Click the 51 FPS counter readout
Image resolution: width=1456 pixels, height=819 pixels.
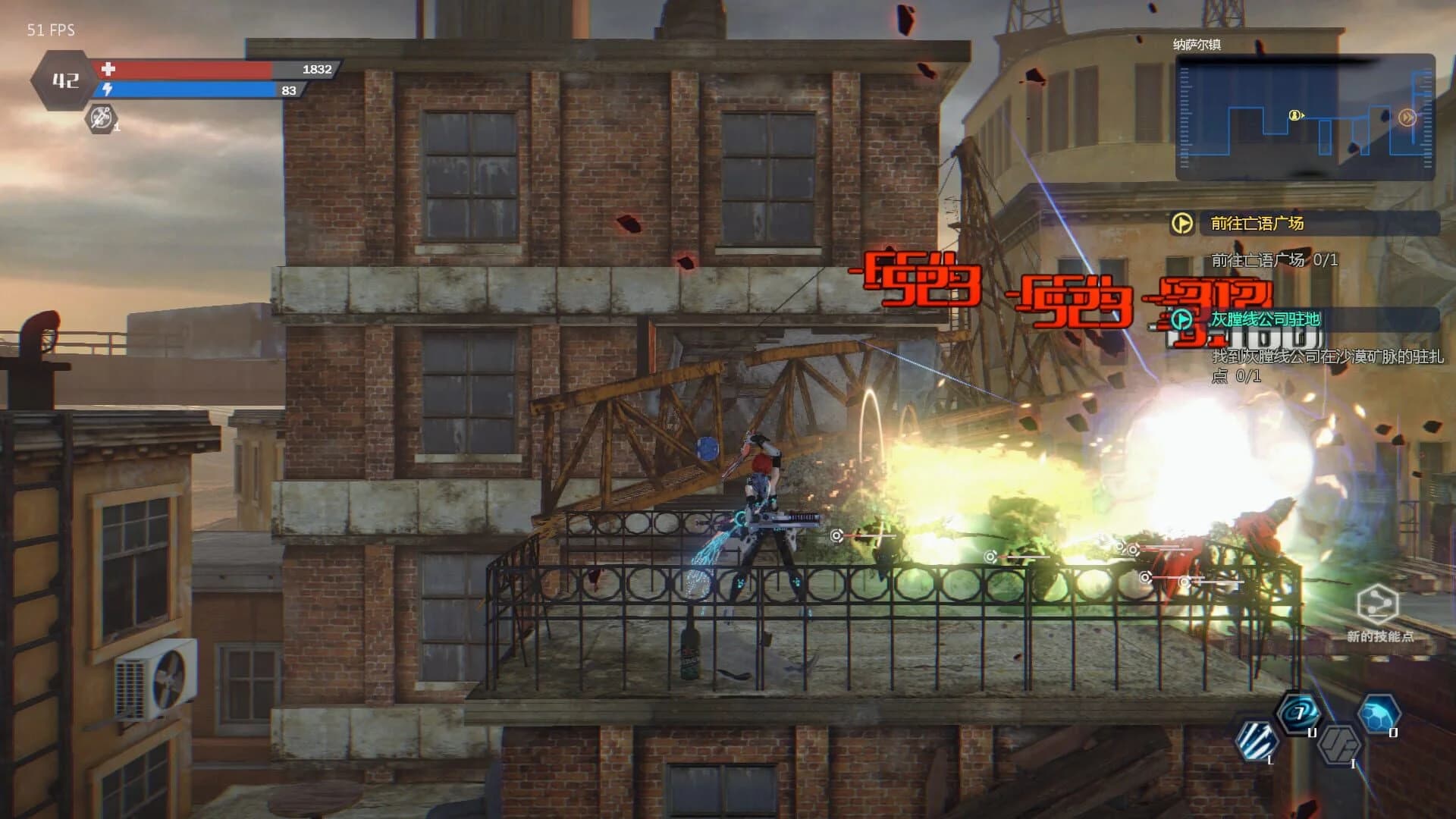[49, 31]
